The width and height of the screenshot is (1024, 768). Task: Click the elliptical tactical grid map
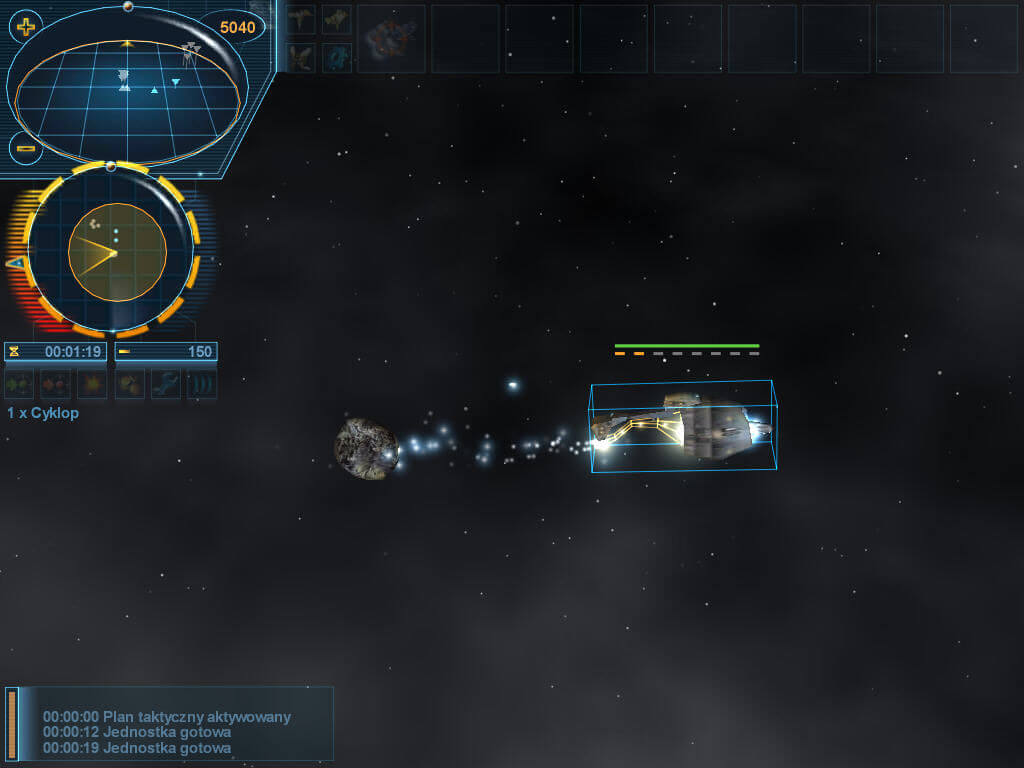pos(127,96)
